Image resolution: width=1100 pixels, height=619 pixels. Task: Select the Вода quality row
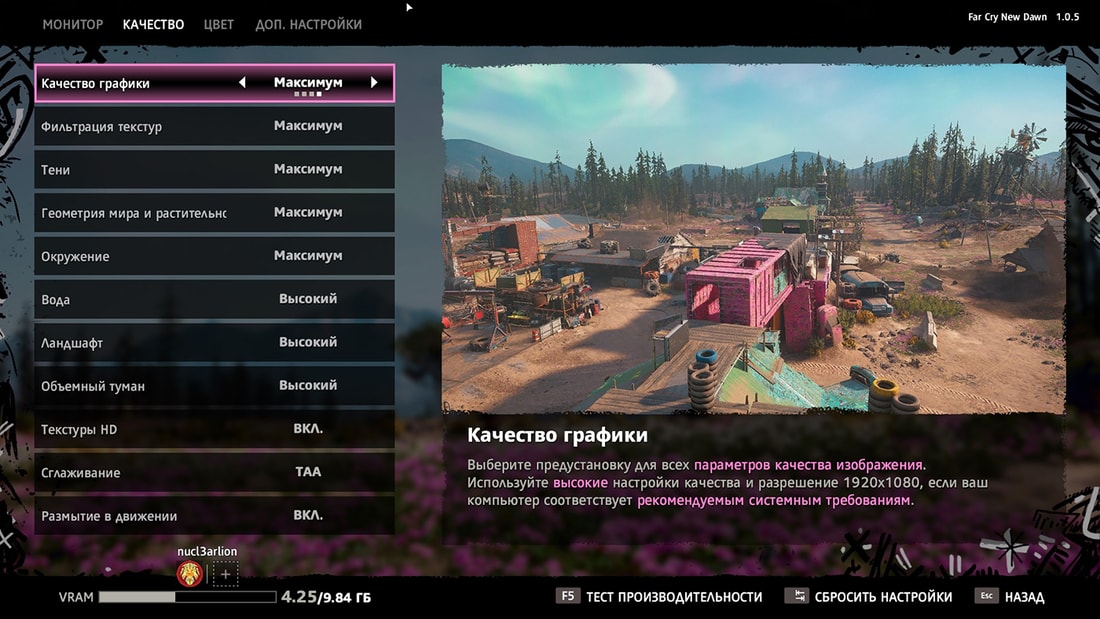pos(214,300)
